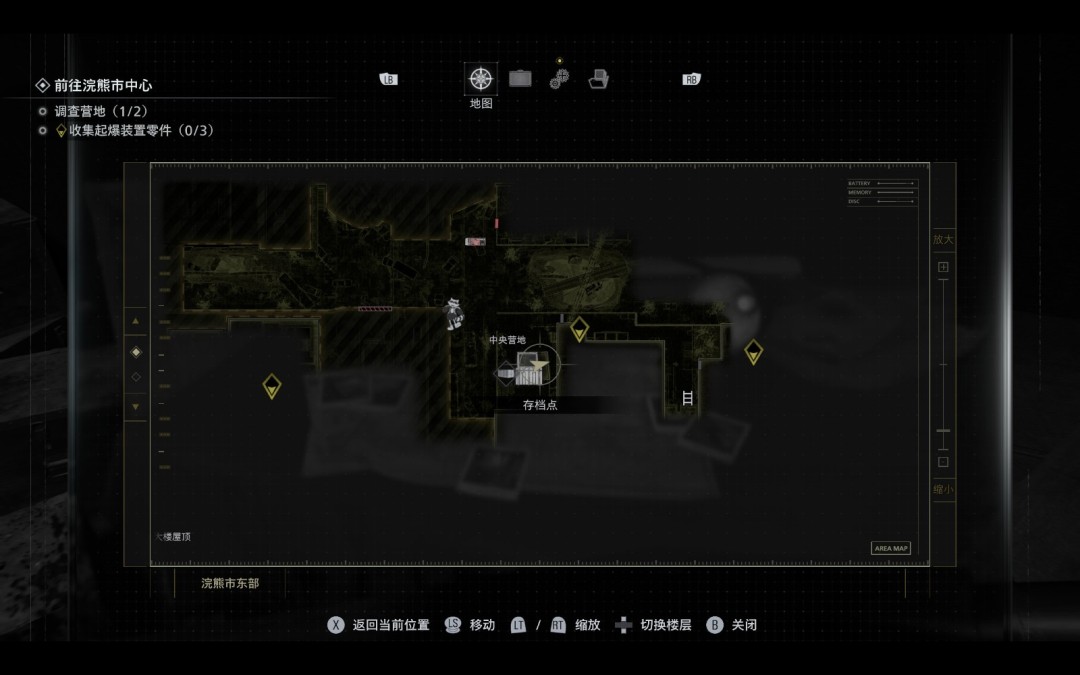Screen dimensions: 1080x675
Task: Open the briefcase inventory tab
Action: coord(520,78)
